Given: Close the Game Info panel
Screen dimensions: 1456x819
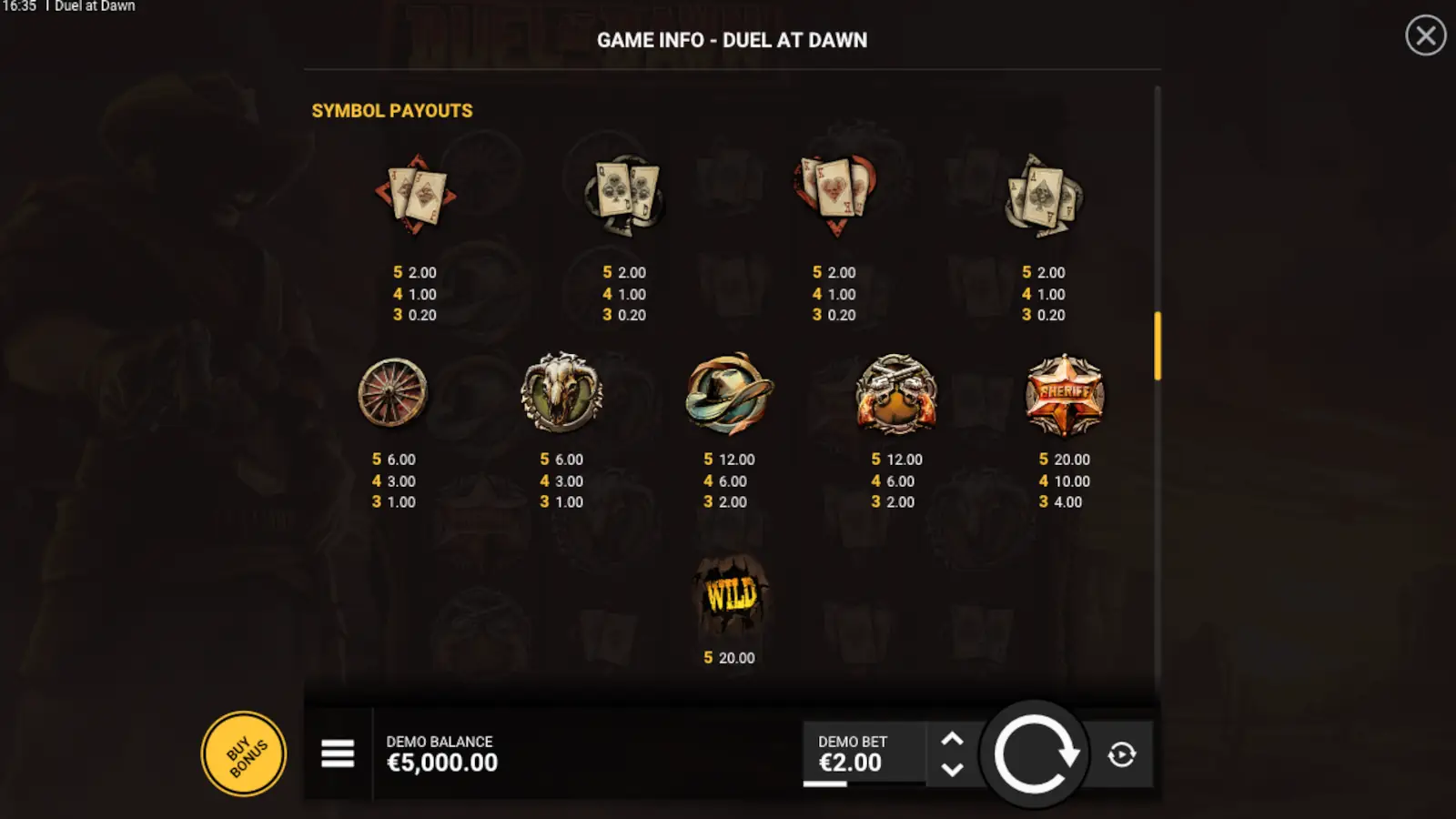Looking at the screenshot, I should tap(1425, 36).
